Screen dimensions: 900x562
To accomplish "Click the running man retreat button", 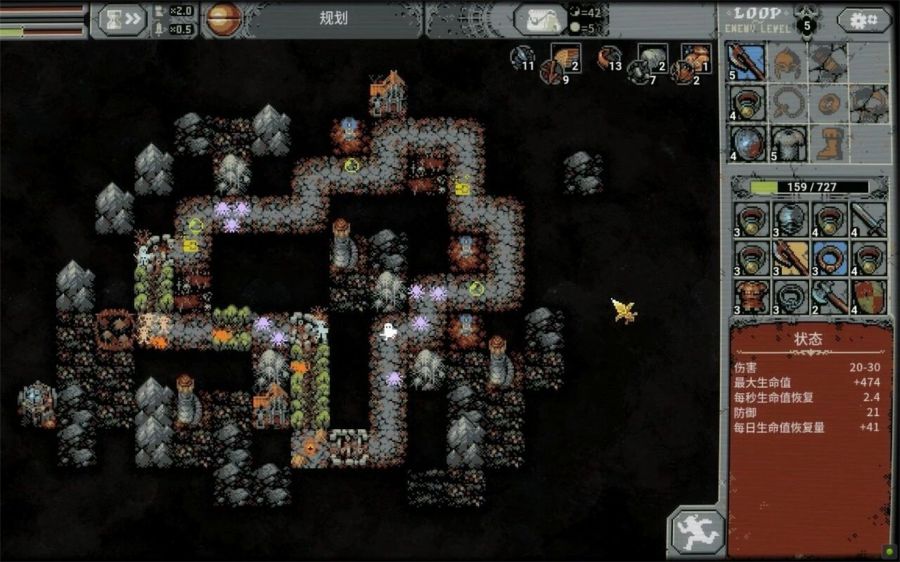I will (x=695, y=530).
